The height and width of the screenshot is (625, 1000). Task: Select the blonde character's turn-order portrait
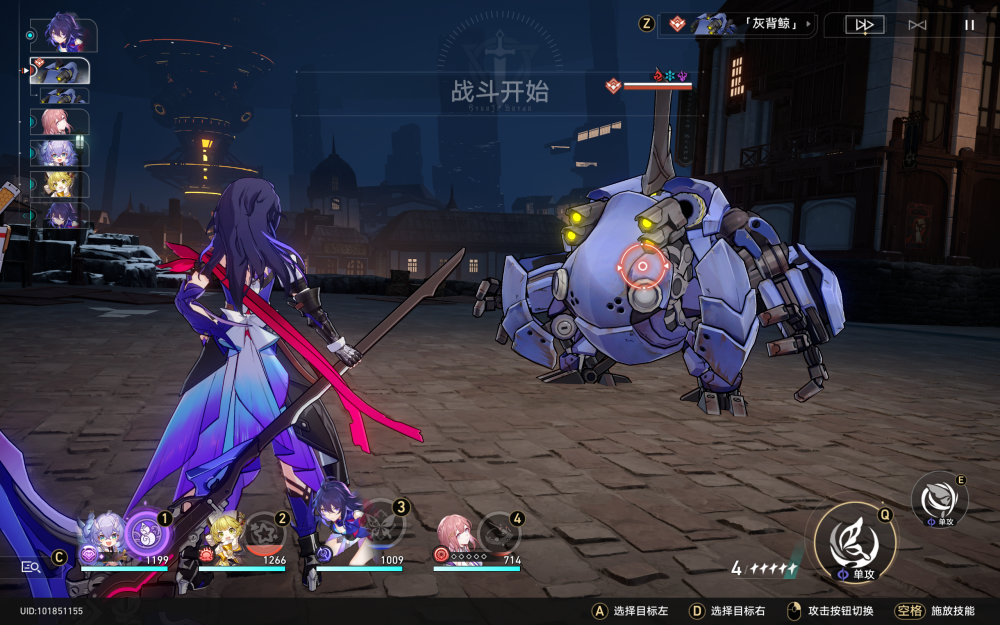coord(64,184)
